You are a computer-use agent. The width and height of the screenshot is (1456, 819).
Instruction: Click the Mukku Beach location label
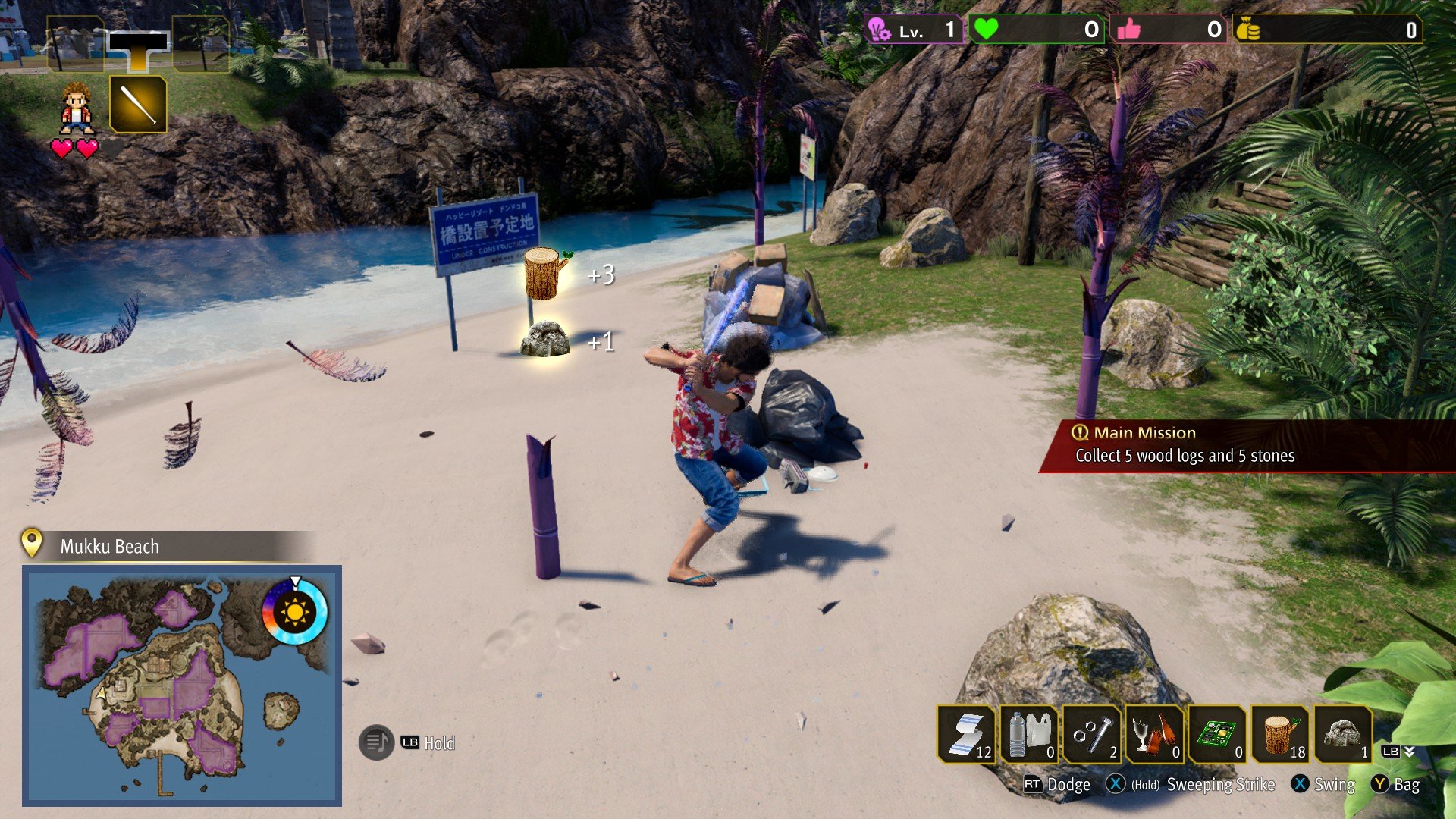click(x=109, y=547)
